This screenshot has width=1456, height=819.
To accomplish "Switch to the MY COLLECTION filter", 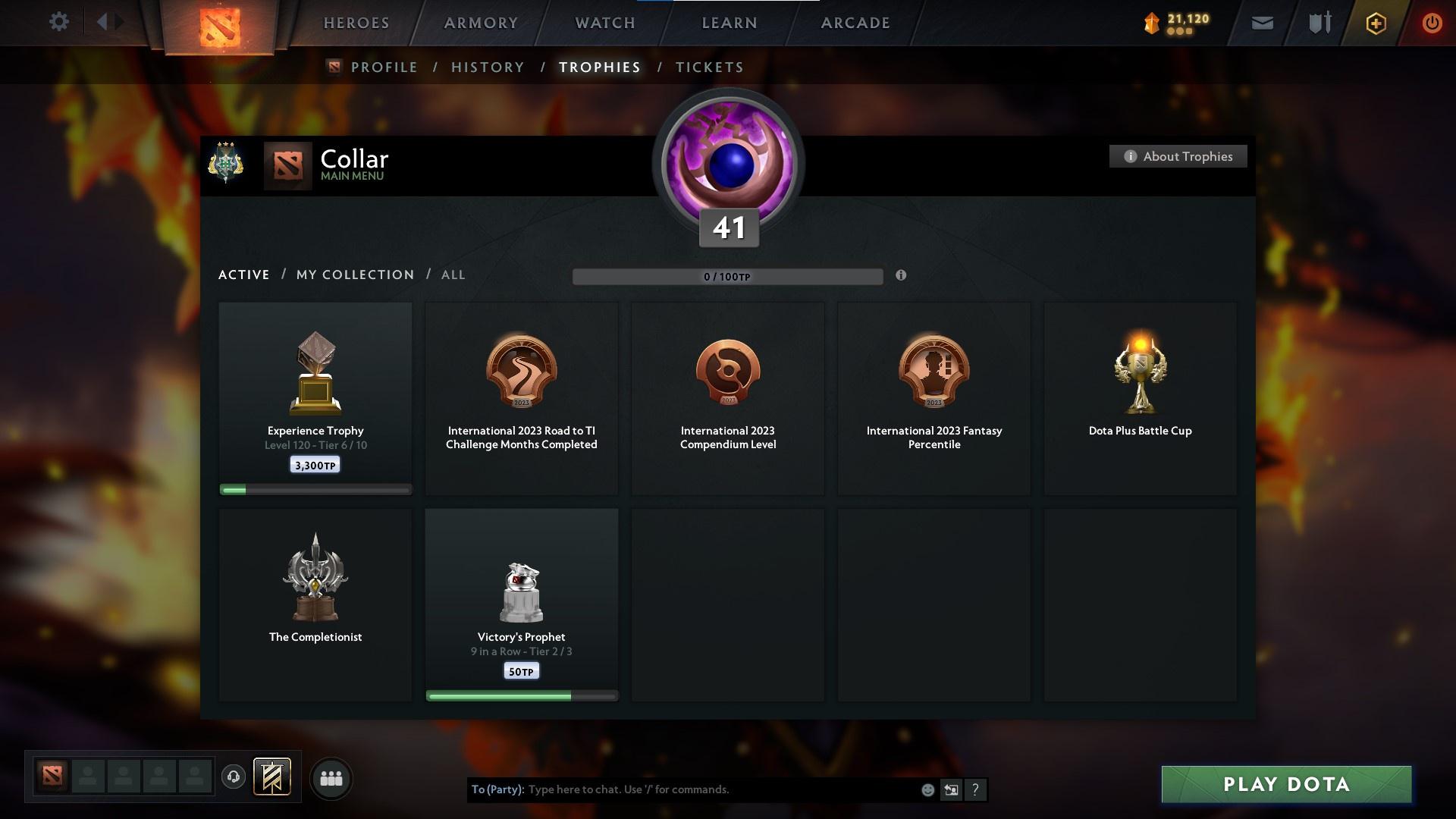I will pyautogui.click(x=354, y=275).
